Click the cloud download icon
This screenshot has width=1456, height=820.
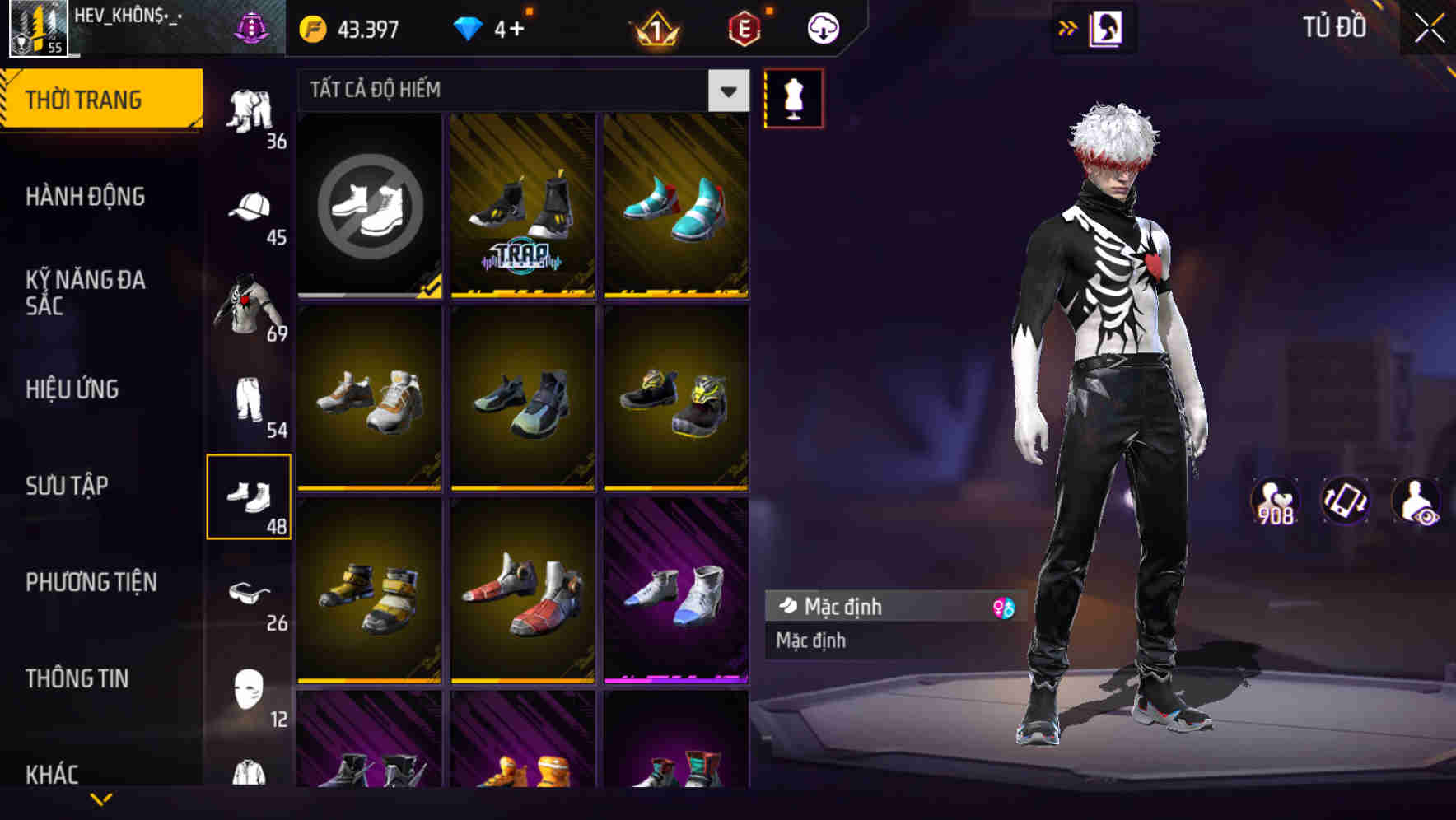[x=821, y=26]
